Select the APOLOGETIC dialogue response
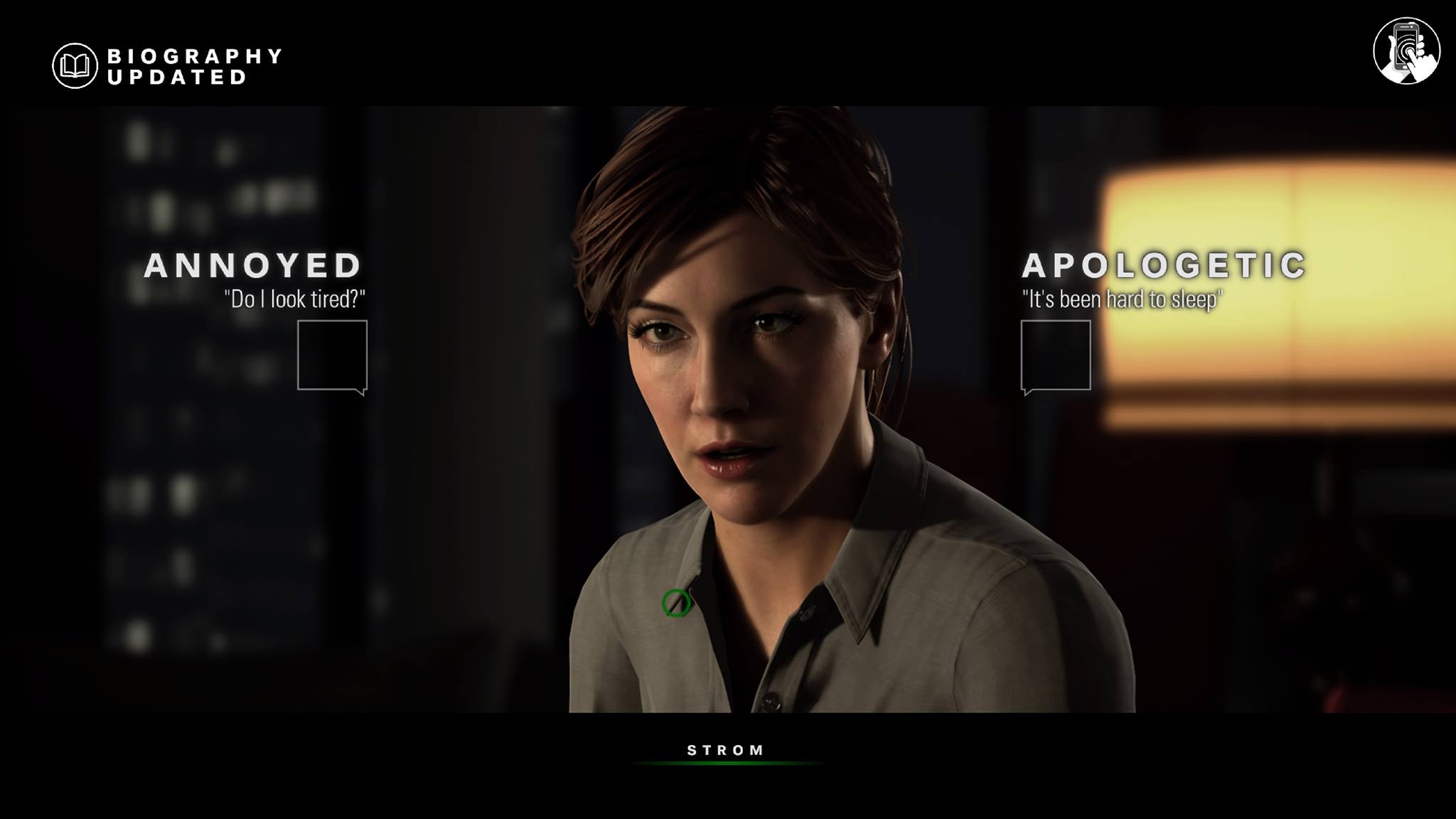Image resolution: width=1456 pixels, height=819 pixels. (x=1056, y=355)
